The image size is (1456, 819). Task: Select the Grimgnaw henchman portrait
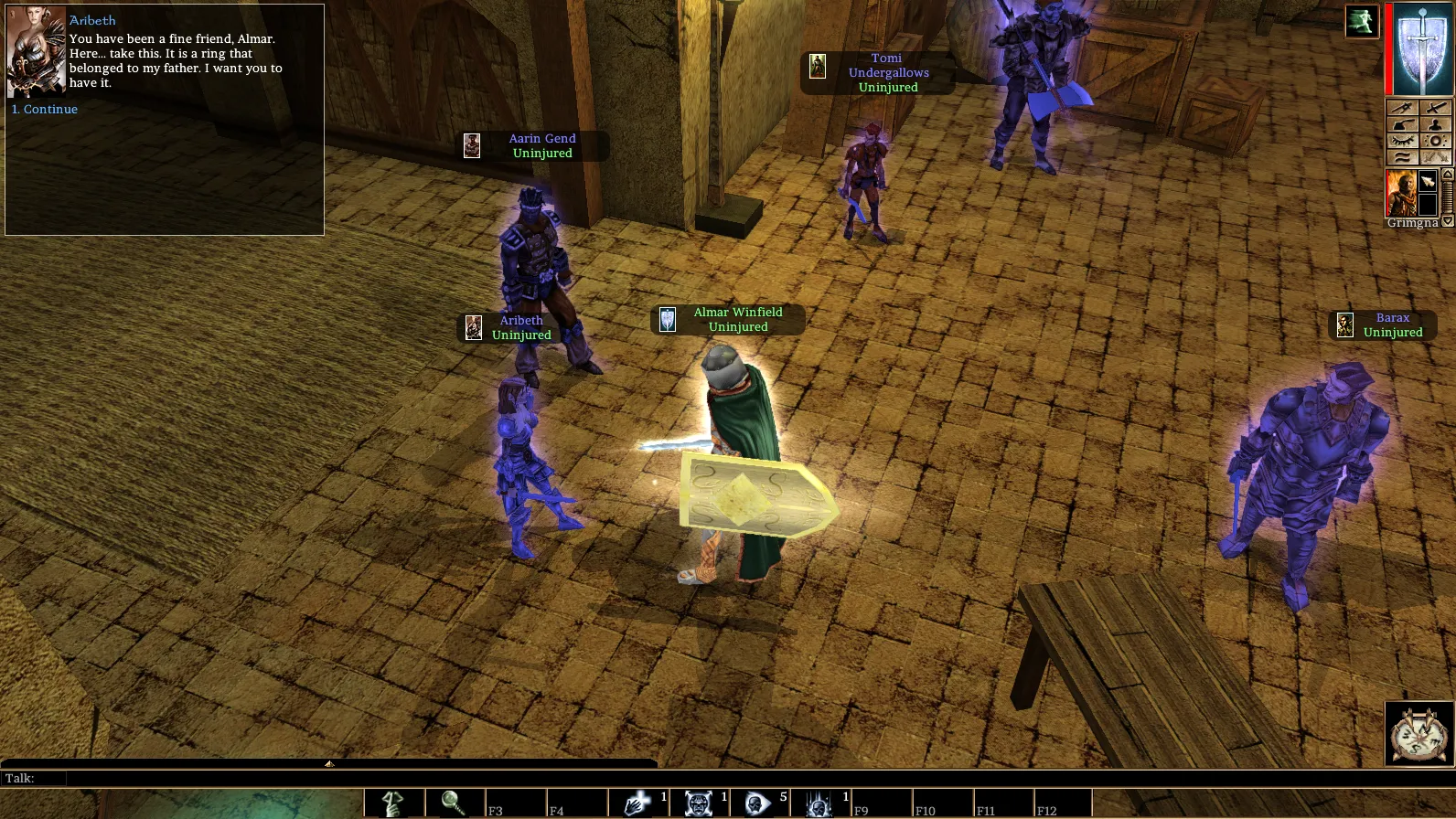[x=1400, y=192]
